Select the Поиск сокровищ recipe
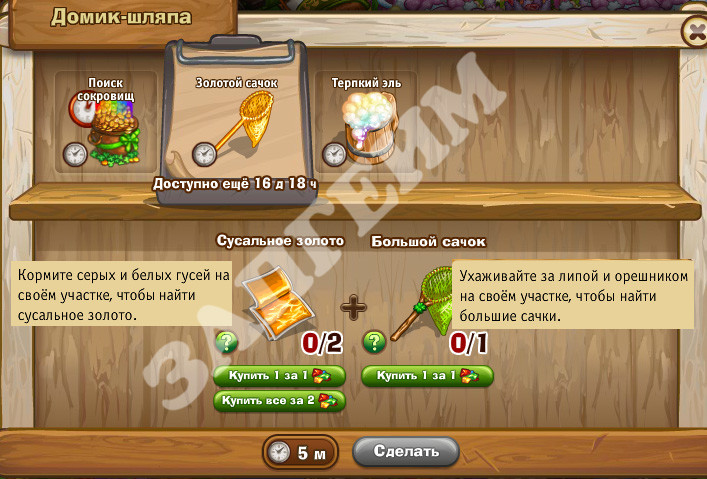This screenshot has width=707, height=479. 106,122
